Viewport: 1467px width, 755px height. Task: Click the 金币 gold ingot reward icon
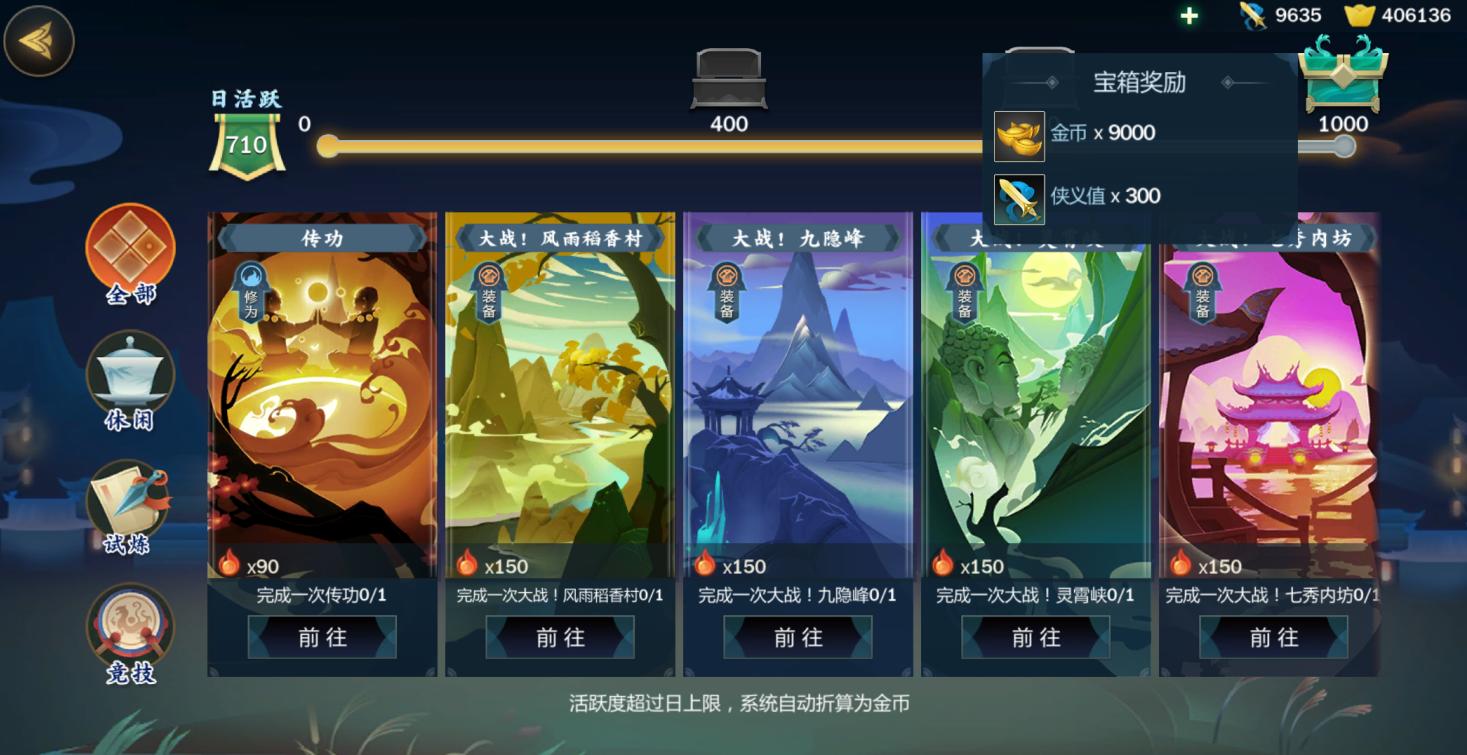1018,134
